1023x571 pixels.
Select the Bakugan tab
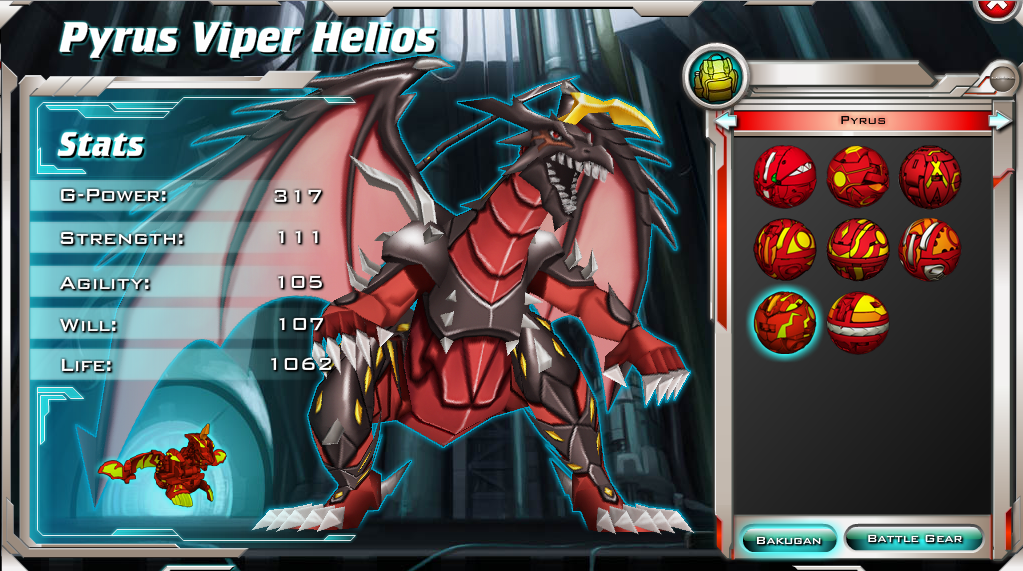pyautogui.click(x=788, y=539)
